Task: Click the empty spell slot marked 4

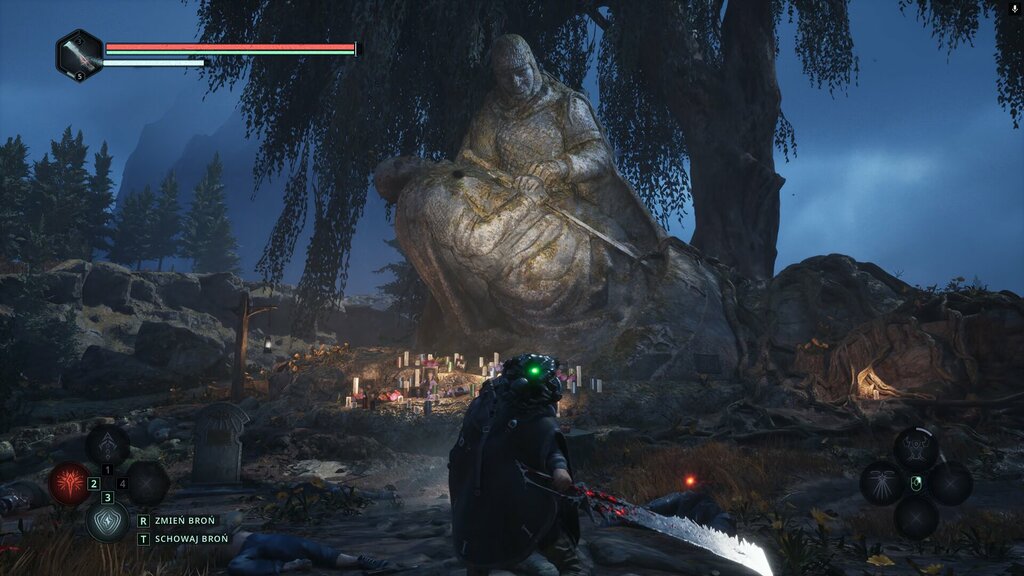Action: point(147,484)
